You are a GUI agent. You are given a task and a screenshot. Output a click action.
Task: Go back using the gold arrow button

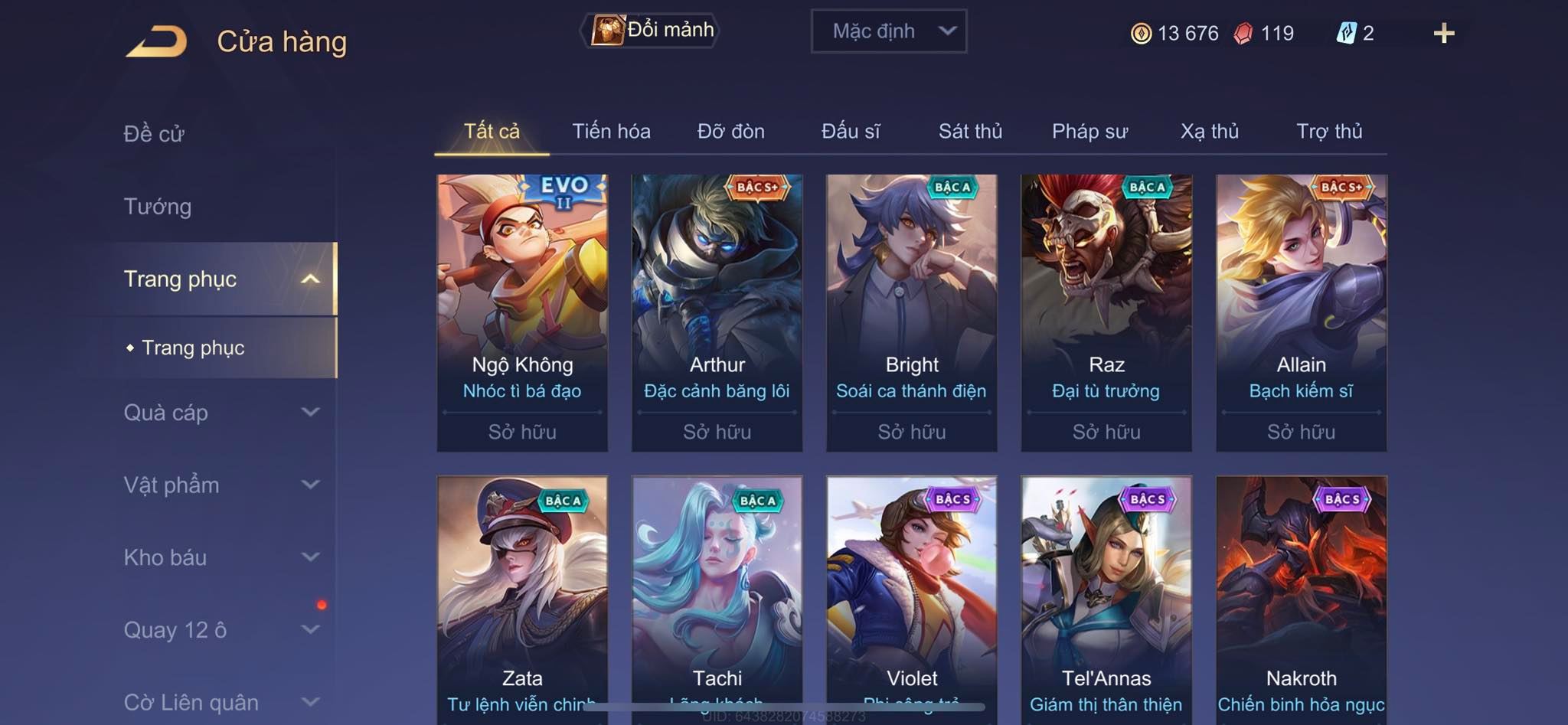(156, 41)
